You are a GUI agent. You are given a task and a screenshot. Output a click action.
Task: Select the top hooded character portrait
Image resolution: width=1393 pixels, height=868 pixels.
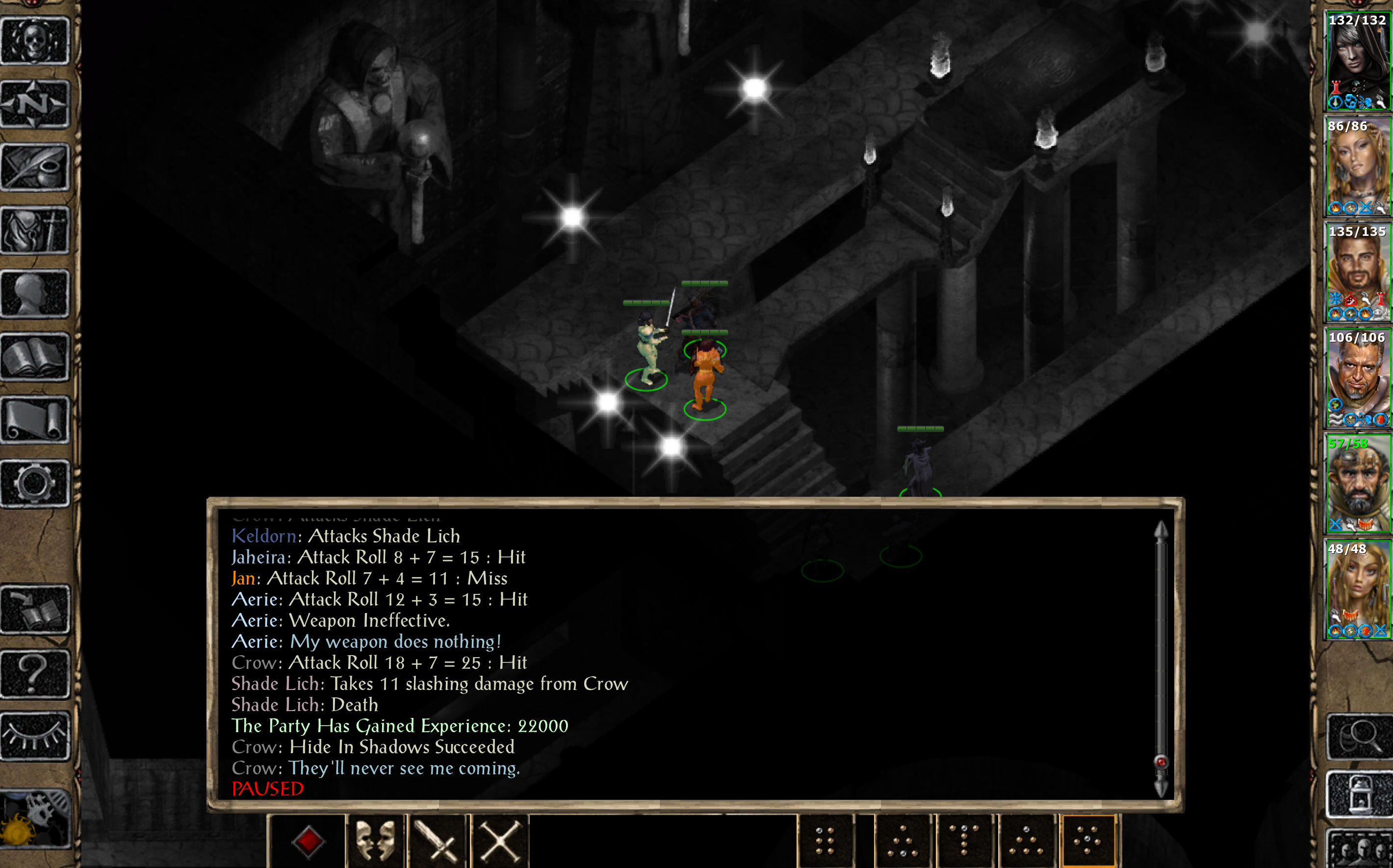point(1357,61)
